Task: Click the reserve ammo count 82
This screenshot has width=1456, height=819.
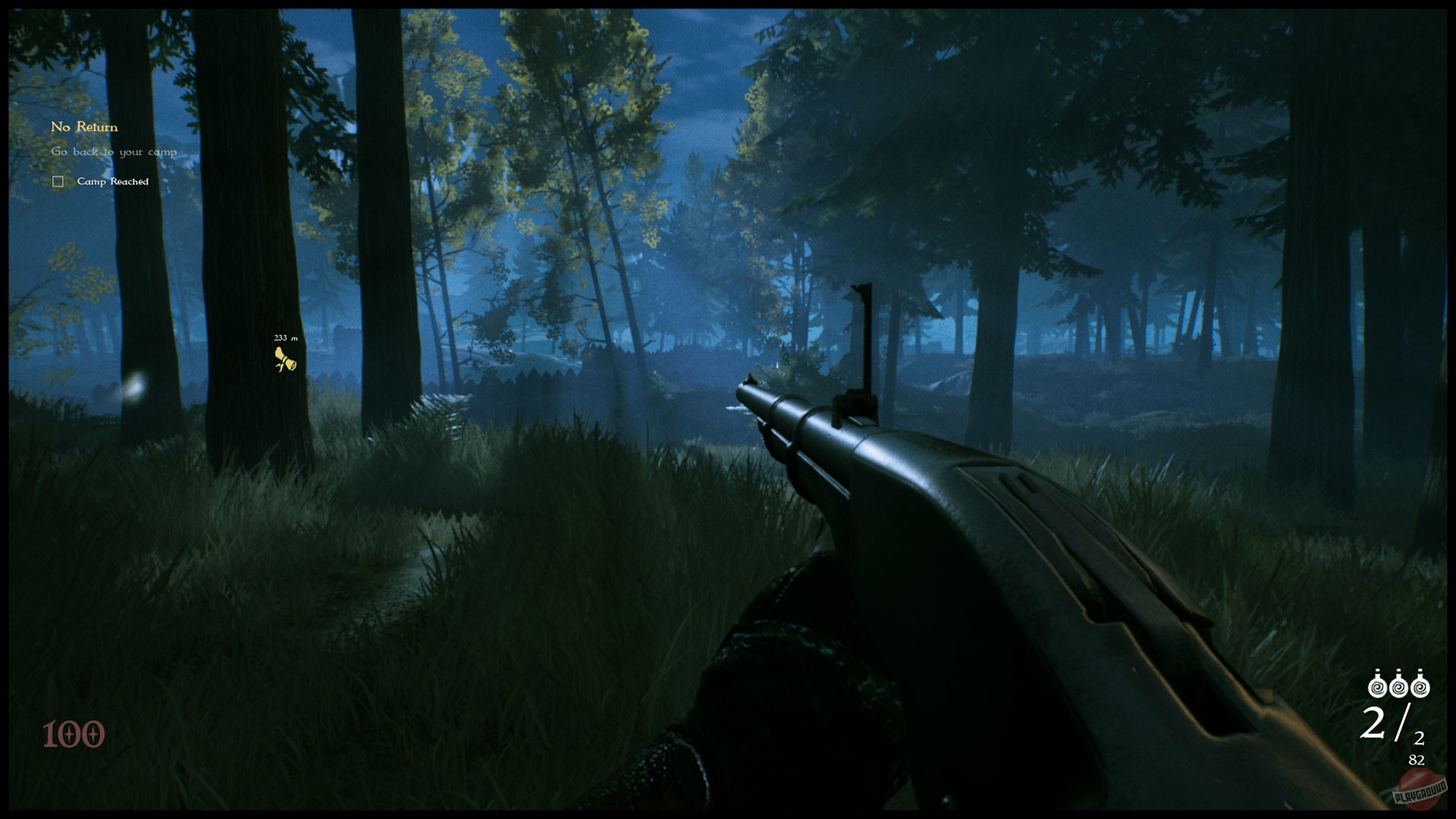Action: (1417, 758)
